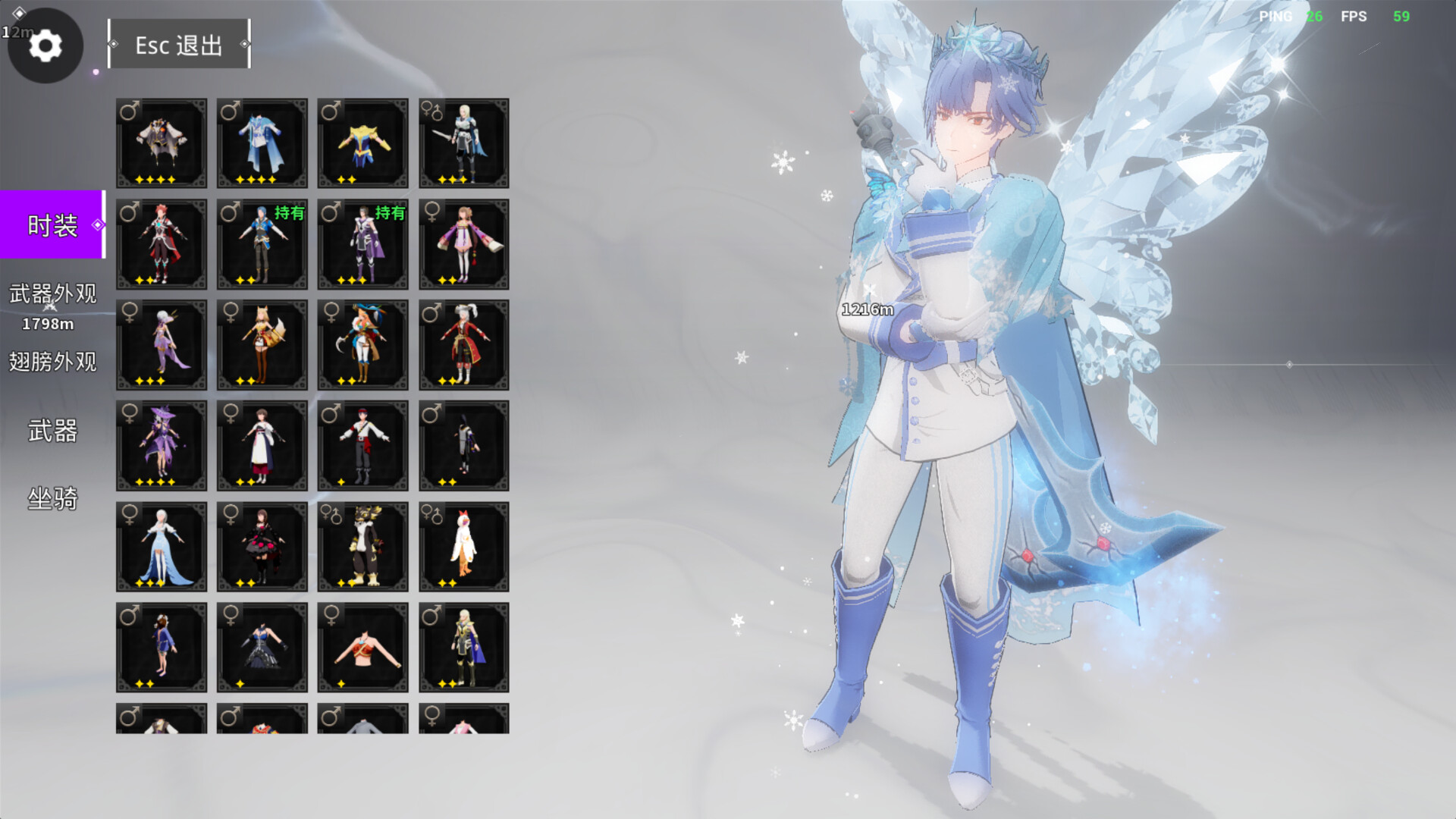Open the 翅膀外观 wing appearance section
This screenshot has height=819, width=1456.
52,363
